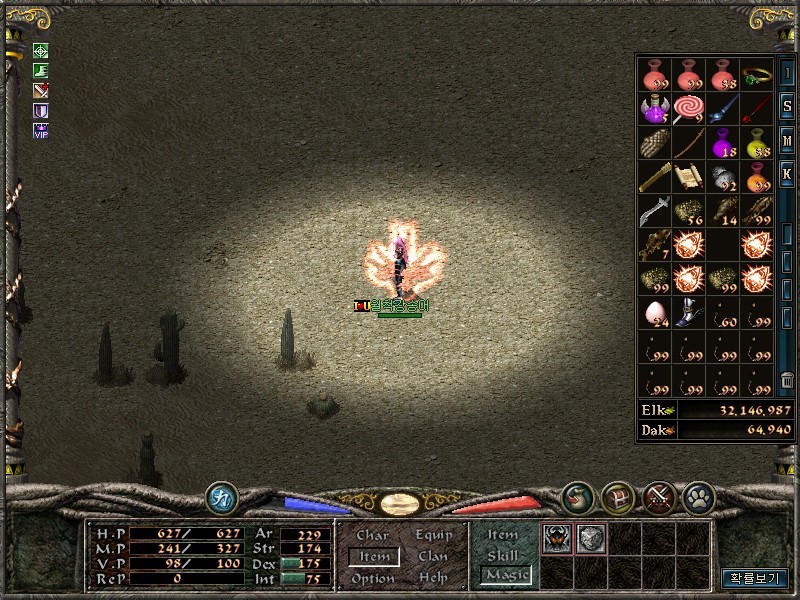The height and width of the screenshot is (600, 800).
Task: Open the Option menu
Action: click(x=372, y=578)
